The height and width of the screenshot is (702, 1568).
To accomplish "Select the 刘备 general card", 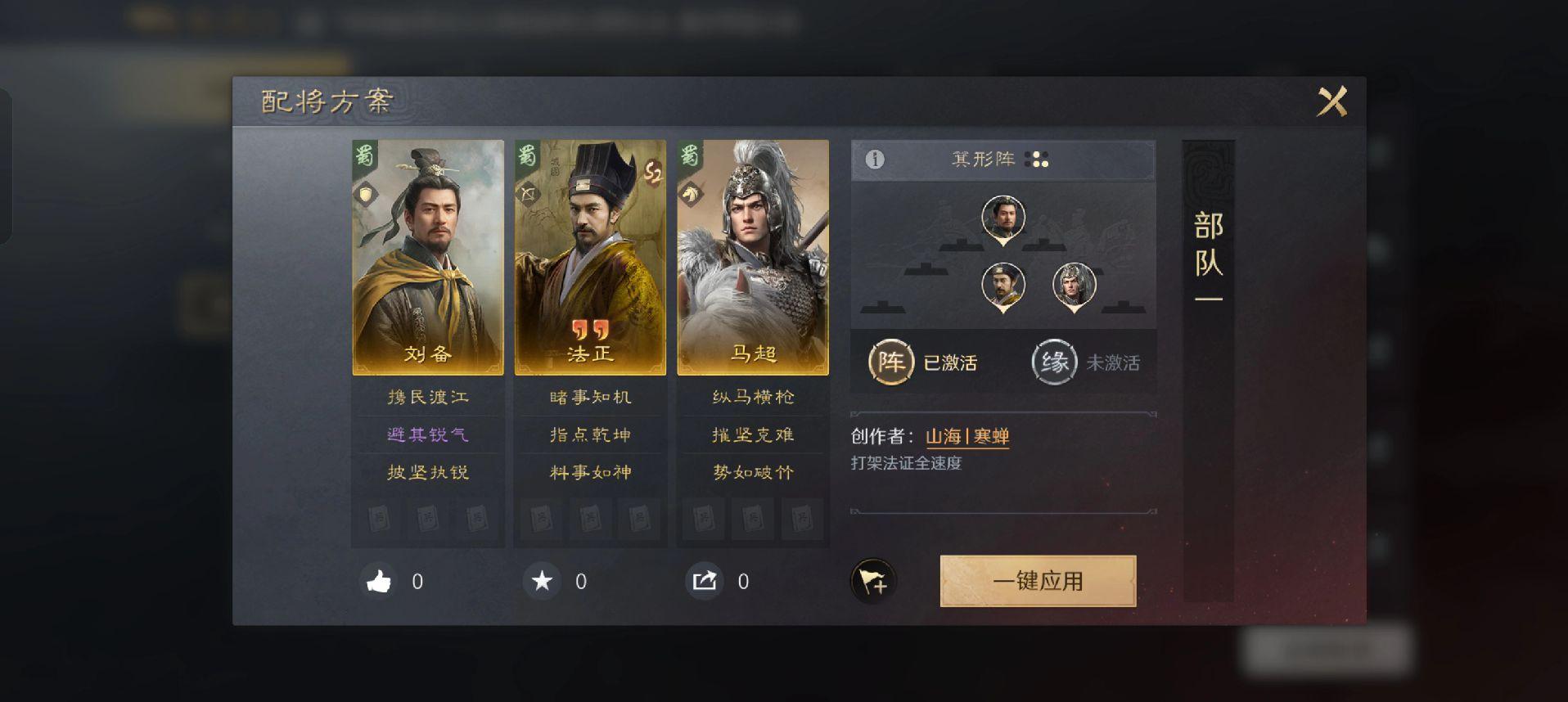I will point(427,257).
